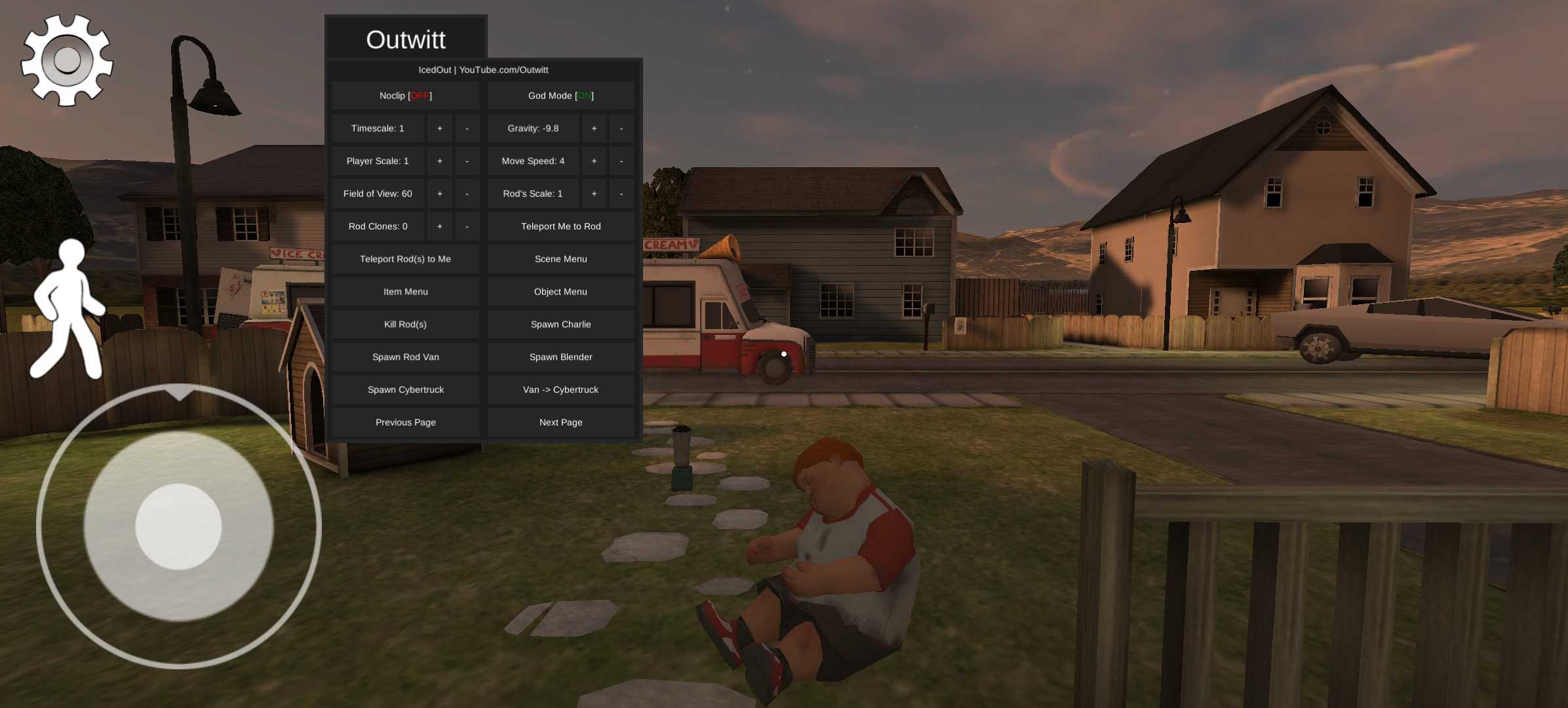The width and height of the screenshot is (1568, 708).
Task: Raise Move Speed with plus button
Action: coord(594,161)
